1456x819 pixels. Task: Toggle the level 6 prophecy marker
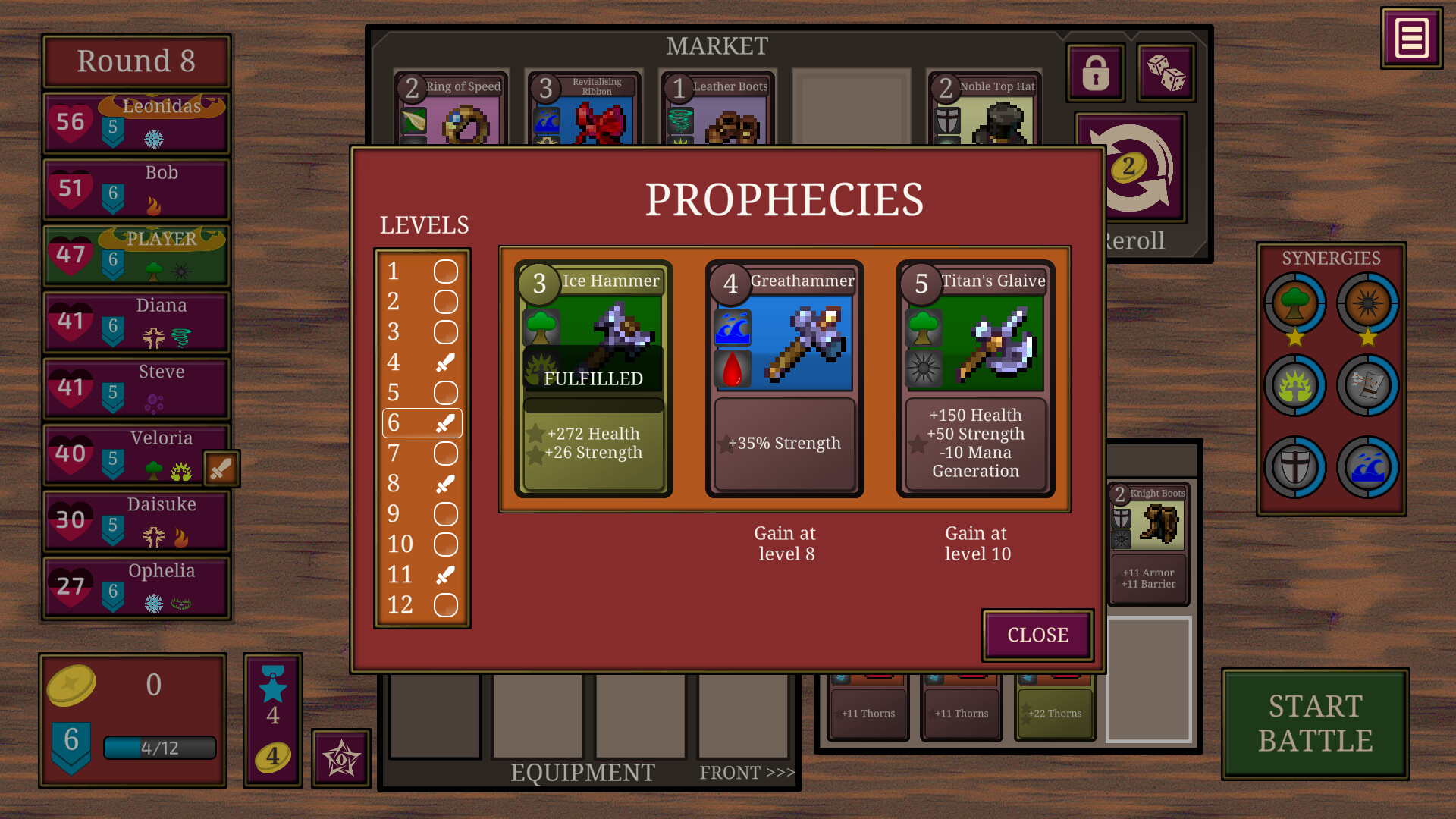coord(446,423)
